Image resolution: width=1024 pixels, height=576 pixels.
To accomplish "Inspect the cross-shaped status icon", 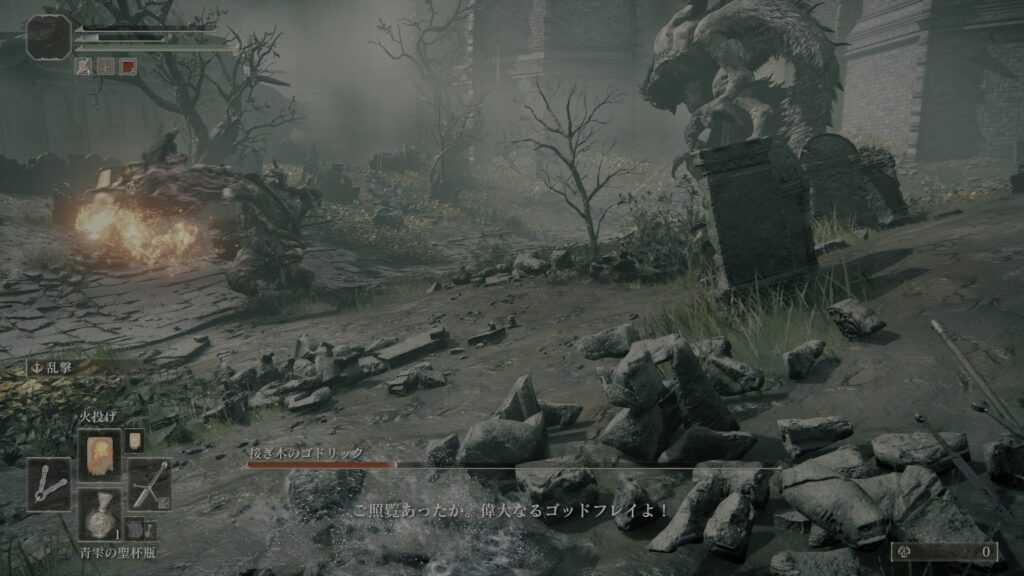I will point(106,66).
